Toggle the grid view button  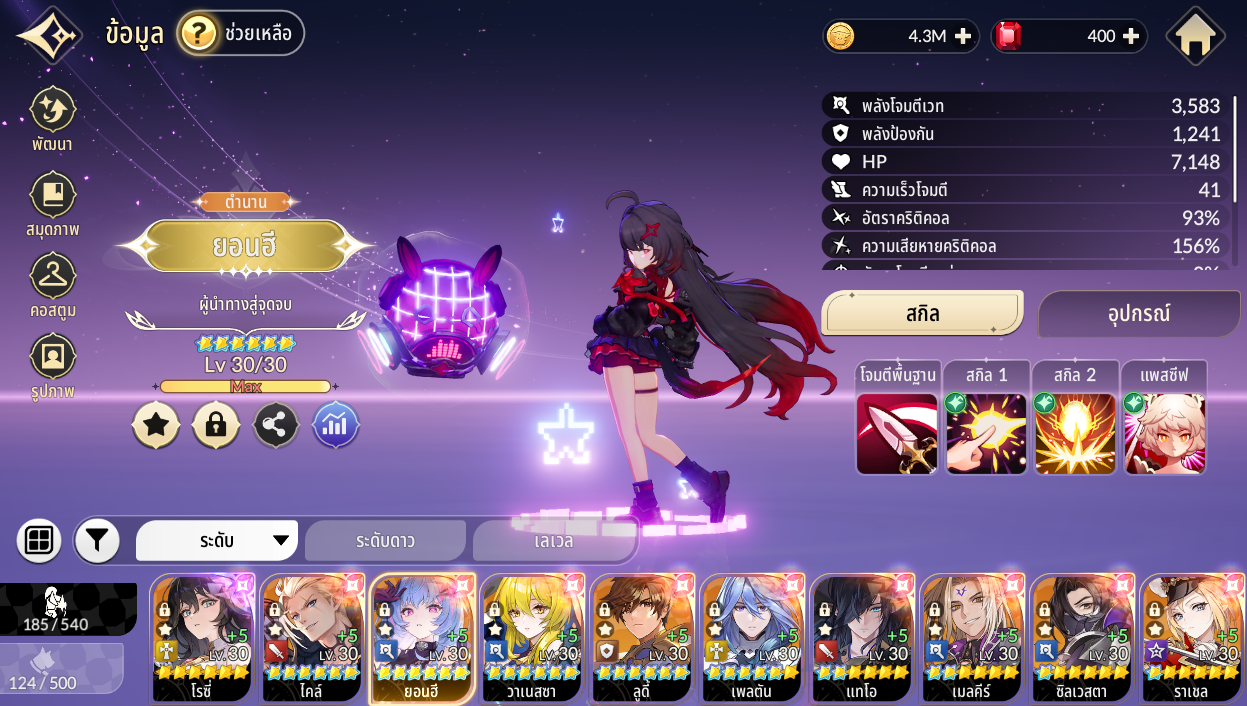(39, 541)
